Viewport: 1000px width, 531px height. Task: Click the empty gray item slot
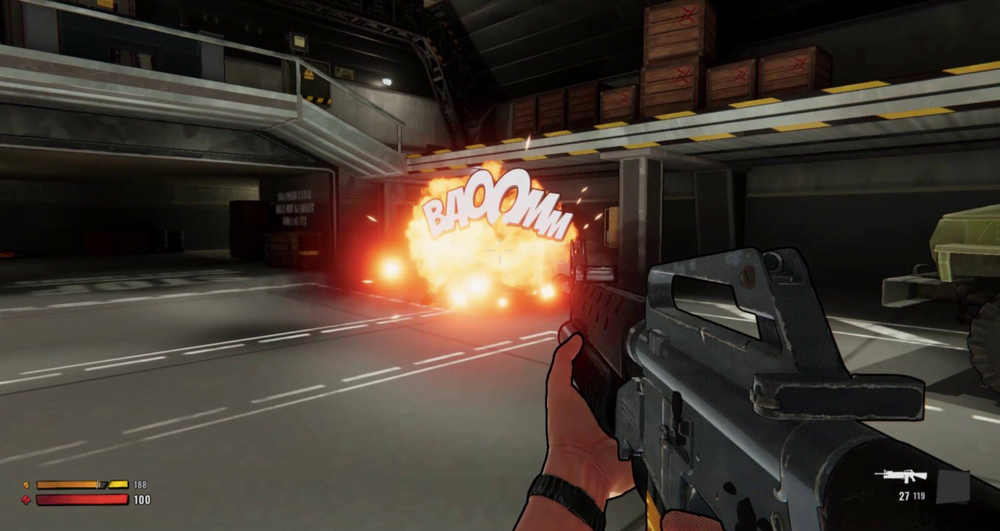(x=952, y=487)
